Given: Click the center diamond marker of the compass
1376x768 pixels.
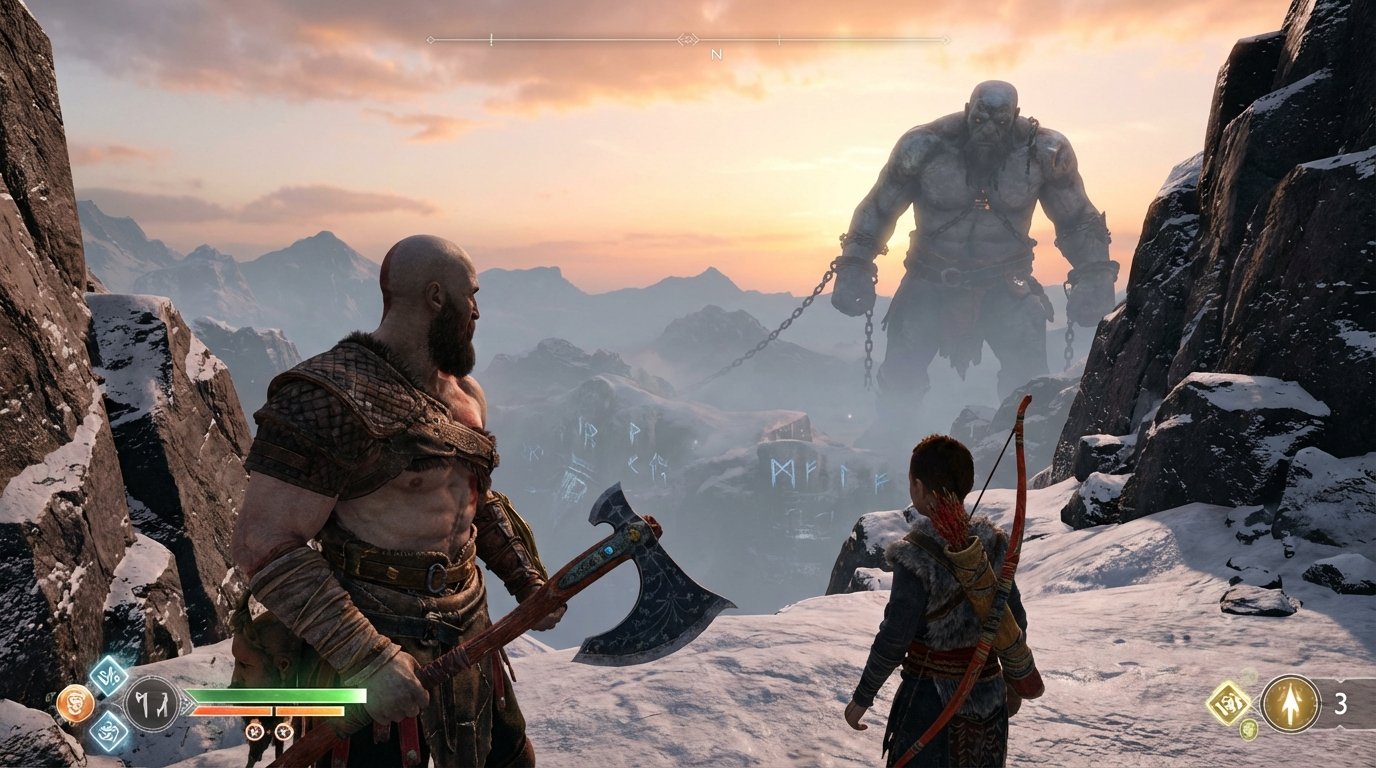Looking at the screenshot, I should coord(689,40).
